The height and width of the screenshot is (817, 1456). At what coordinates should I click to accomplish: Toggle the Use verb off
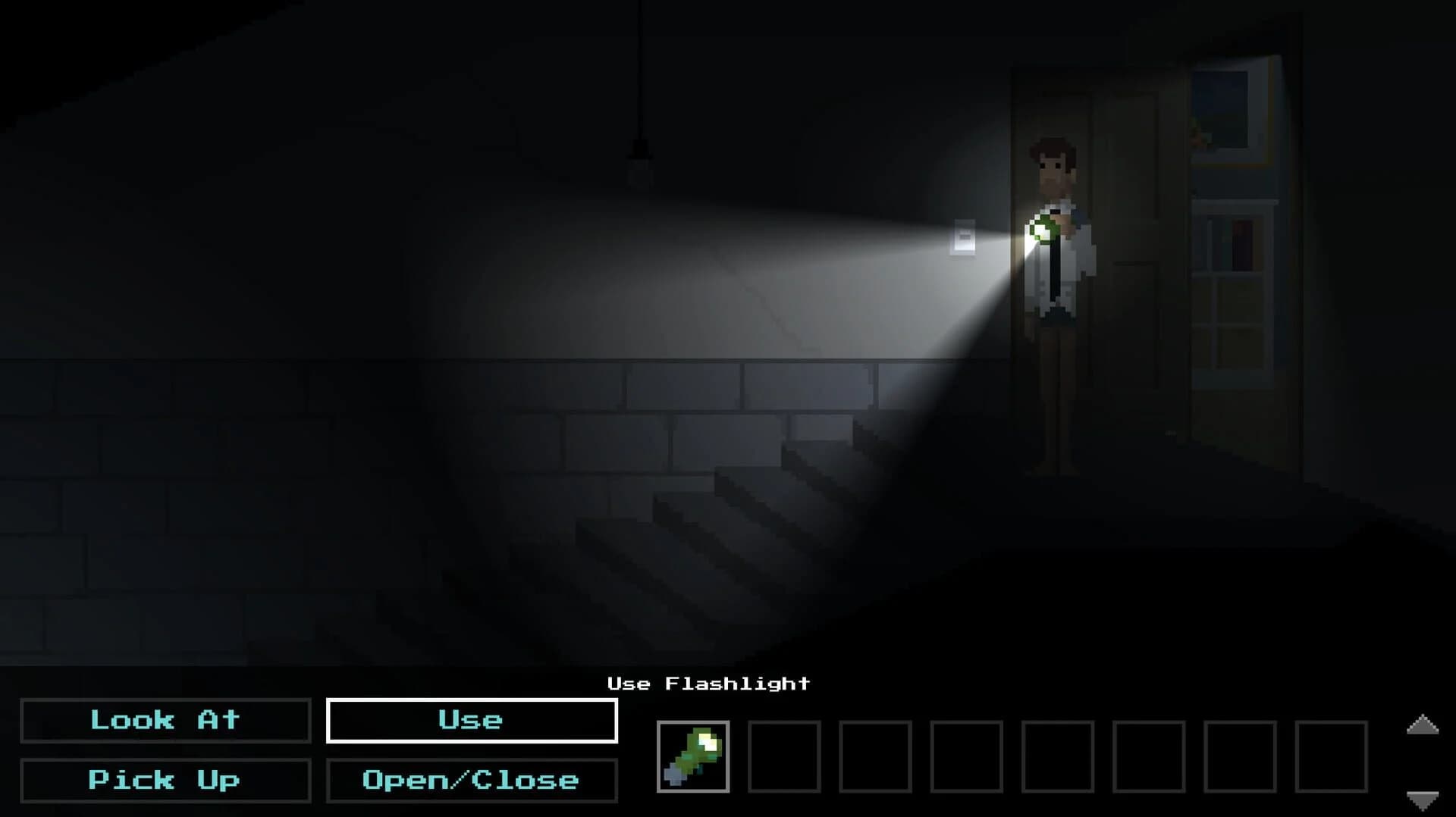[x=471, y=720]
